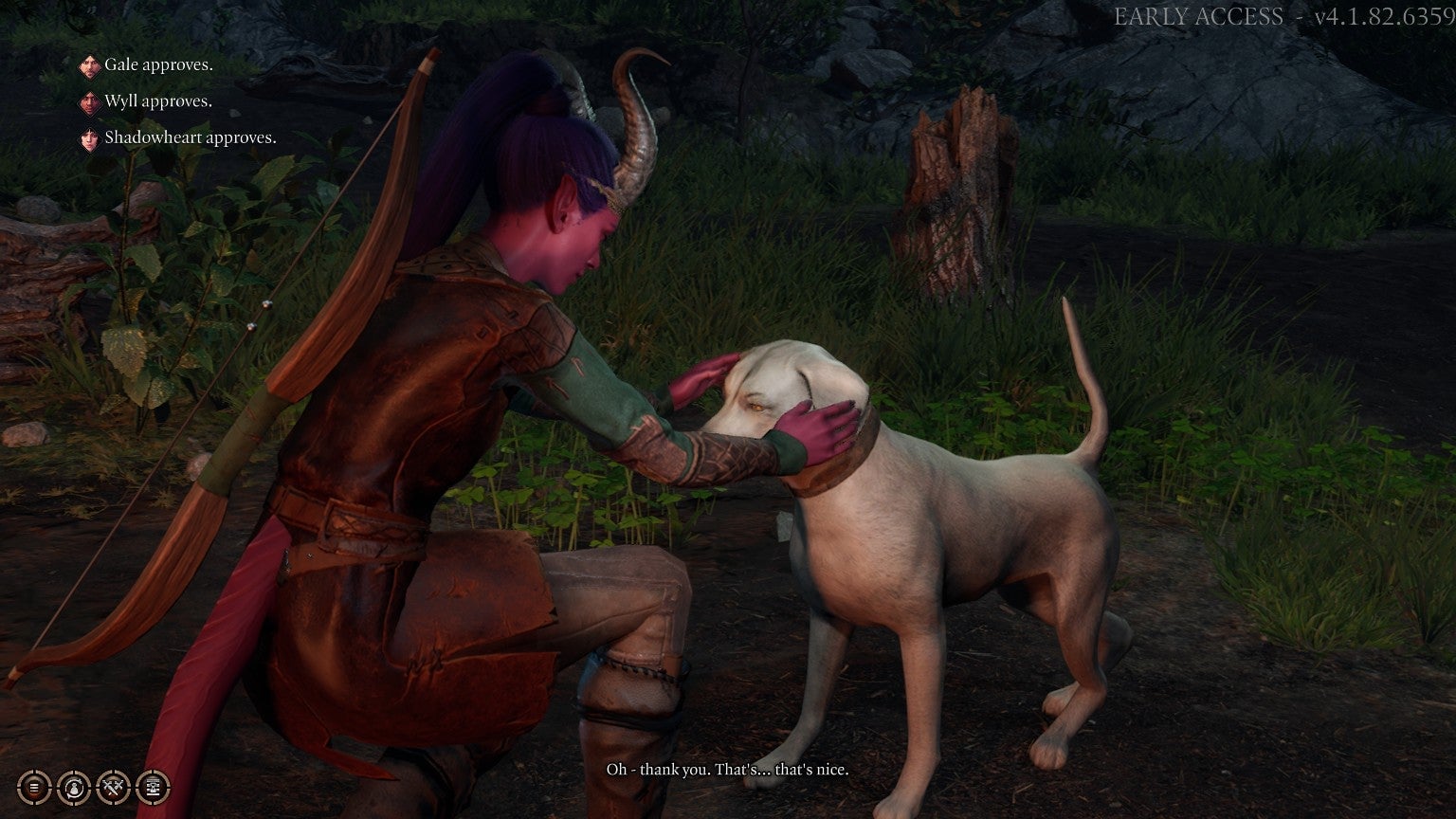Open the dialogue history list icon
The width and height of the screenshot is (1456, 819).
coord(34,787)
